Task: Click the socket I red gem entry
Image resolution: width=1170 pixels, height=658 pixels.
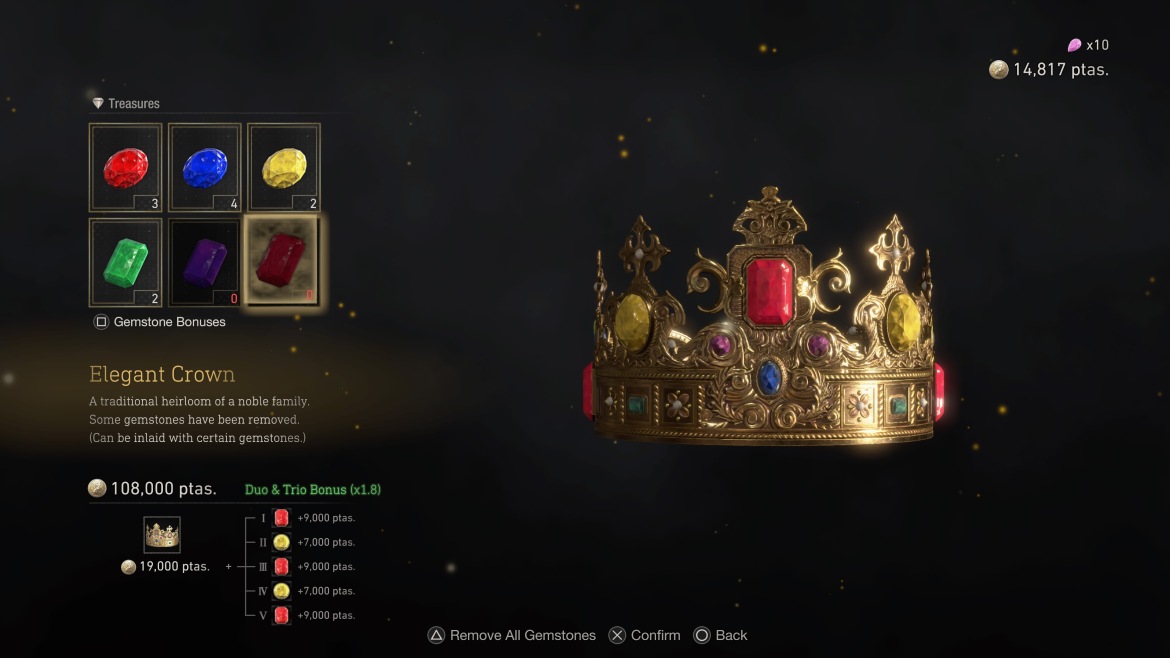Action: [x=281, y=518]
